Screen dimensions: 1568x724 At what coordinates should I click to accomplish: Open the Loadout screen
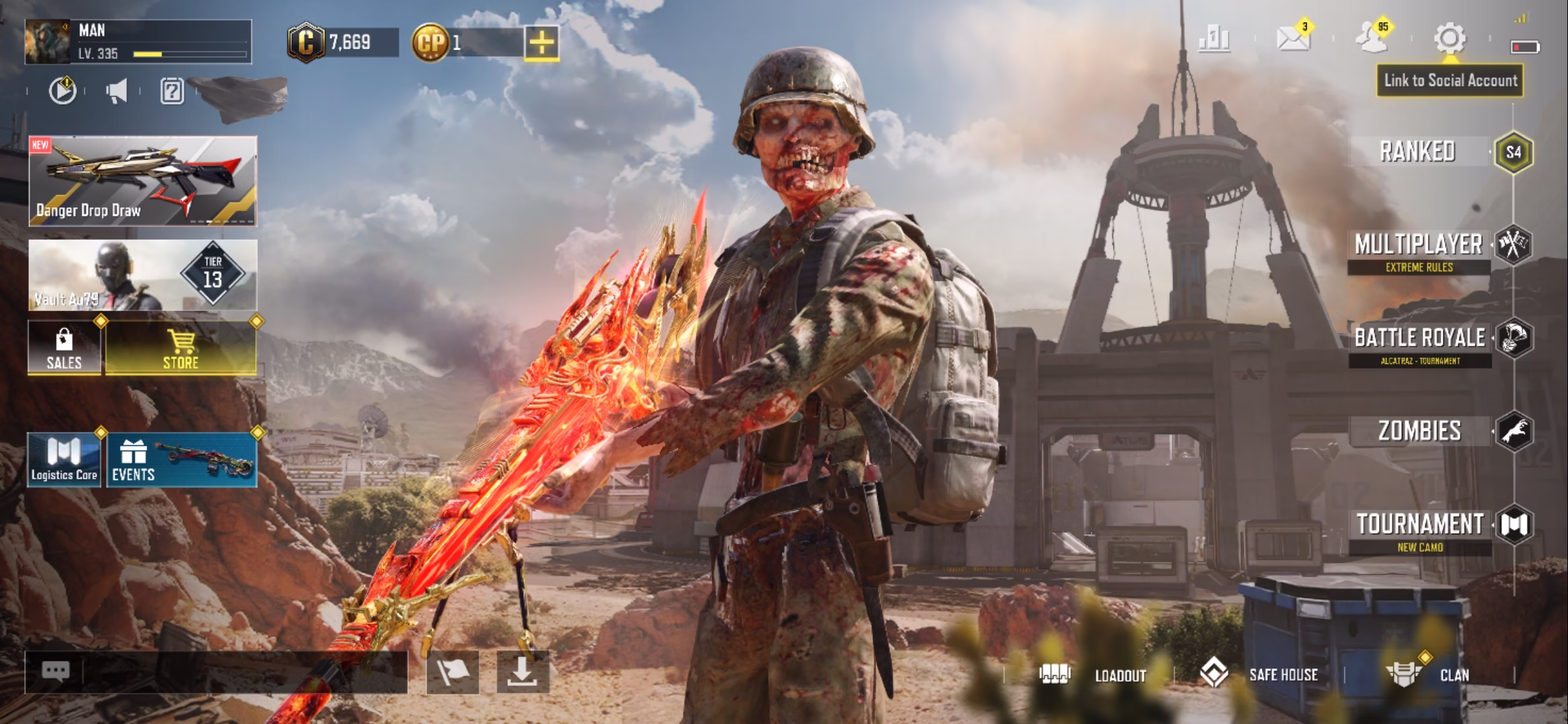[x=1106, y=675]
